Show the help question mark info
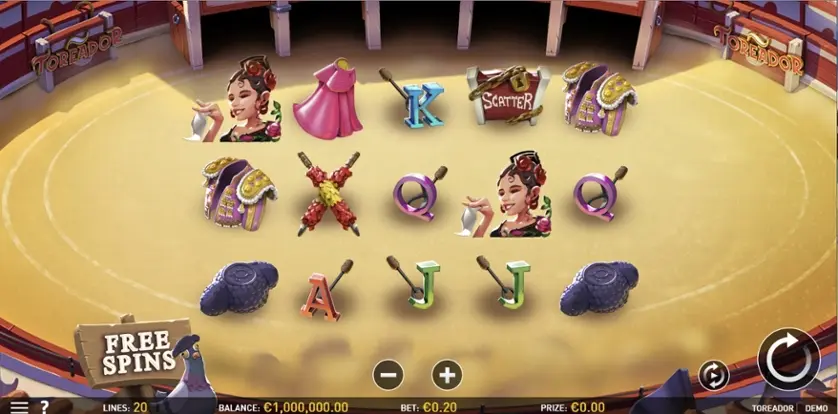Screen dimensions: 838x414 tap(44, 407)
